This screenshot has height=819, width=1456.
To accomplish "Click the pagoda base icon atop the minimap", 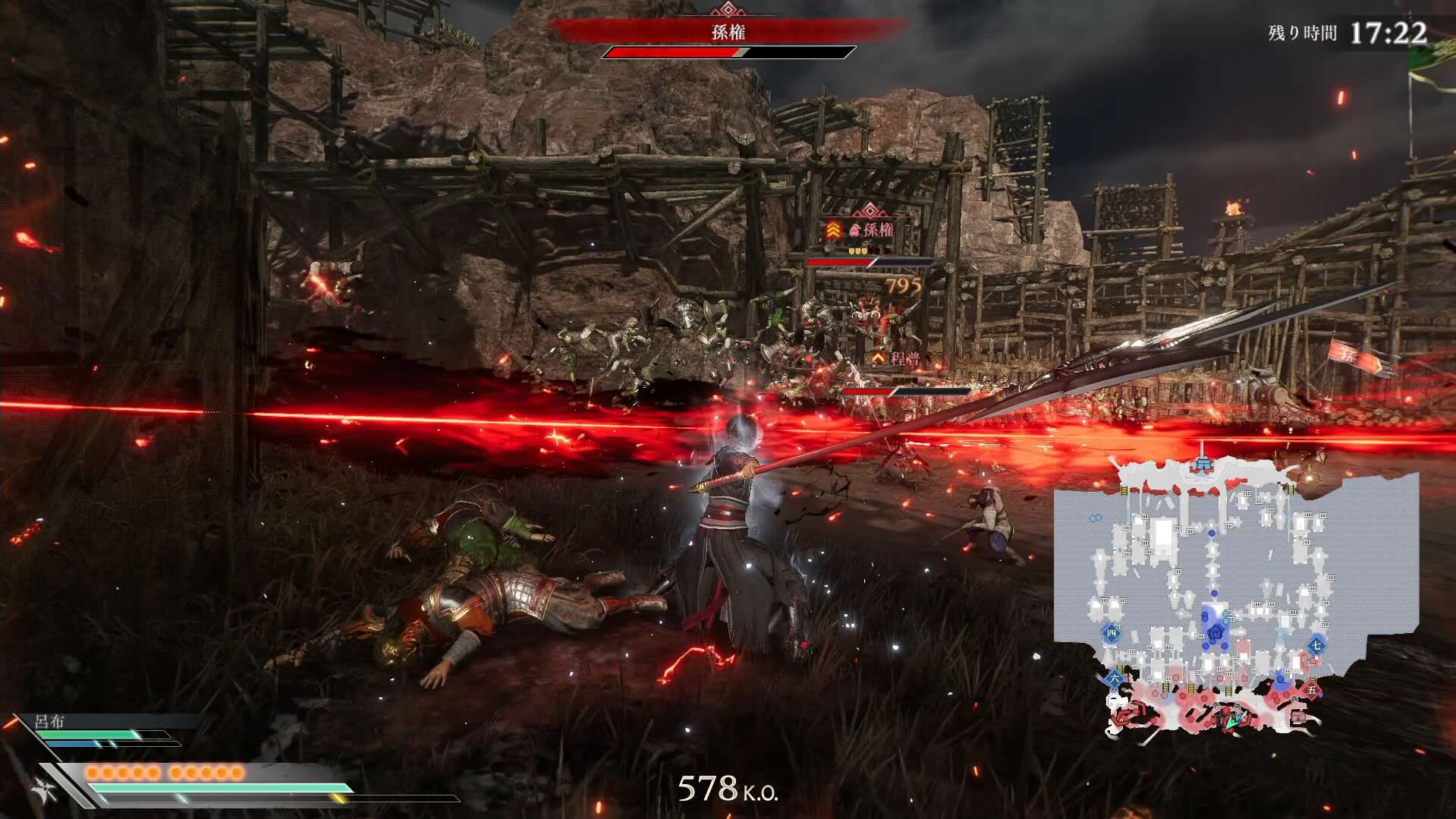I will click(x=1204, y=464).
